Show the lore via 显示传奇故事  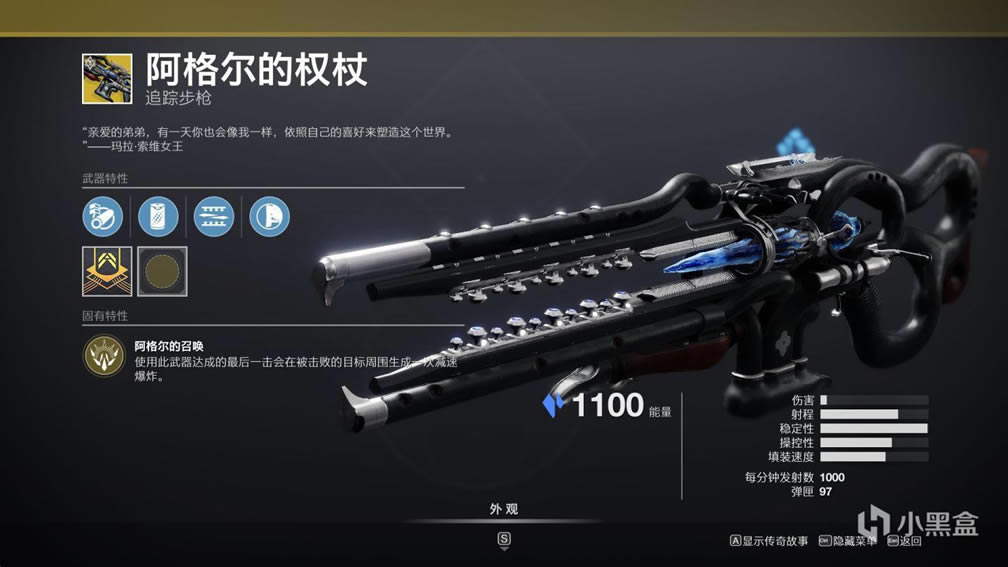click(769, 541)
